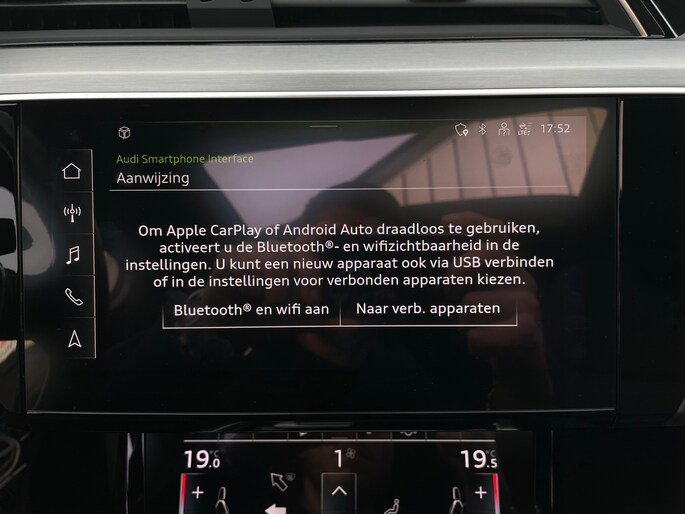Click the up chevron on climate panel
This screenshot has width=685, height=514.
[338, 491]
